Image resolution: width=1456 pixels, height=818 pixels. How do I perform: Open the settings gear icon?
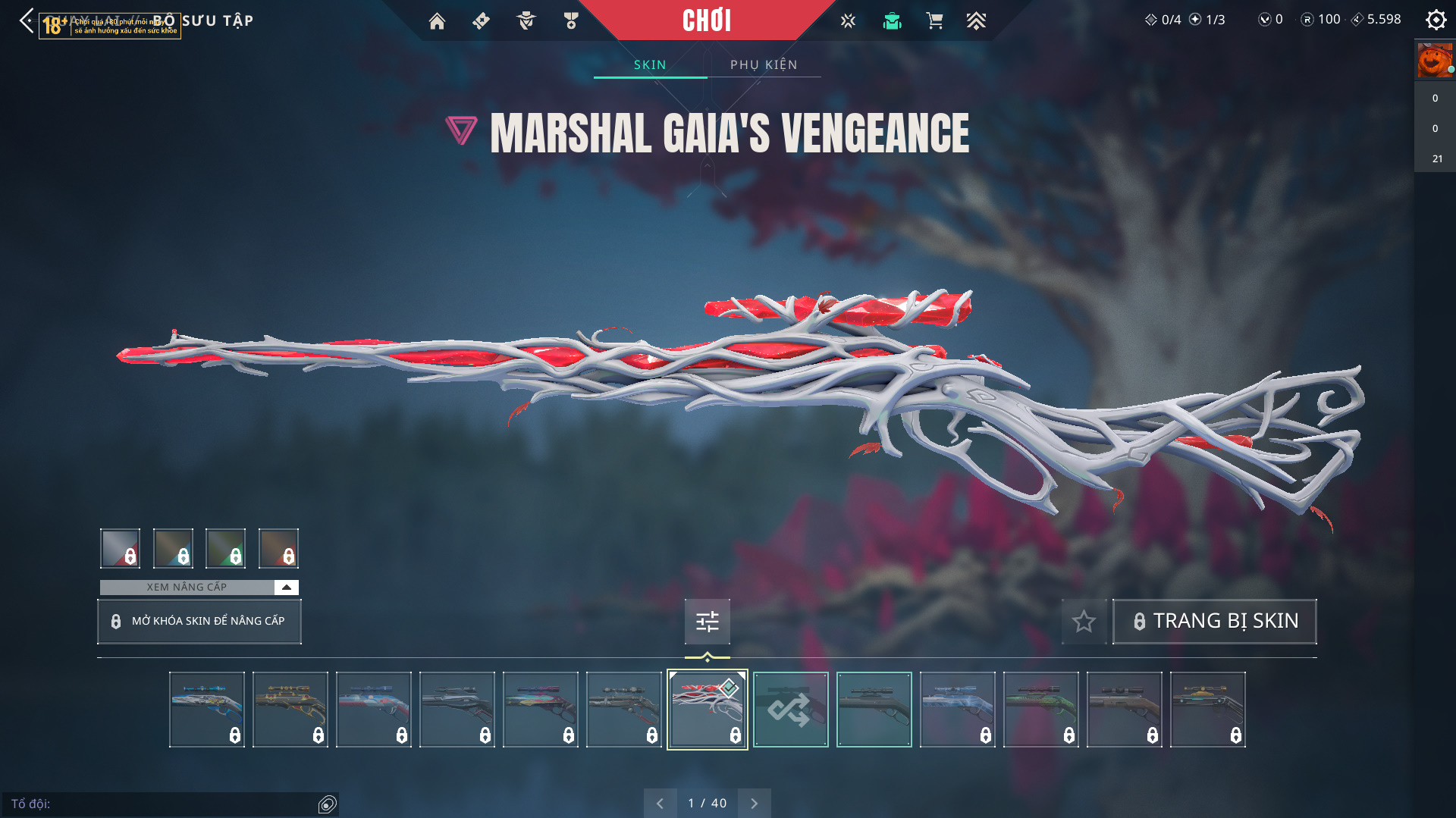click(x=1436, y=20)
